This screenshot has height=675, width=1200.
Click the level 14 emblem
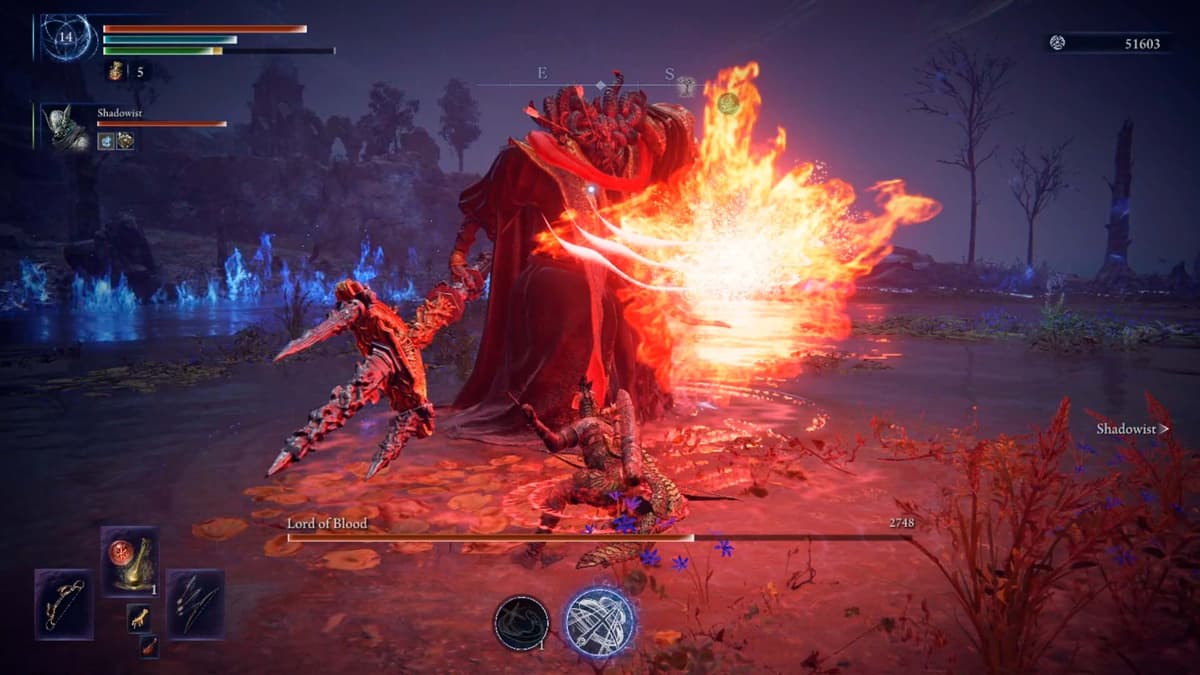point(67,37)
